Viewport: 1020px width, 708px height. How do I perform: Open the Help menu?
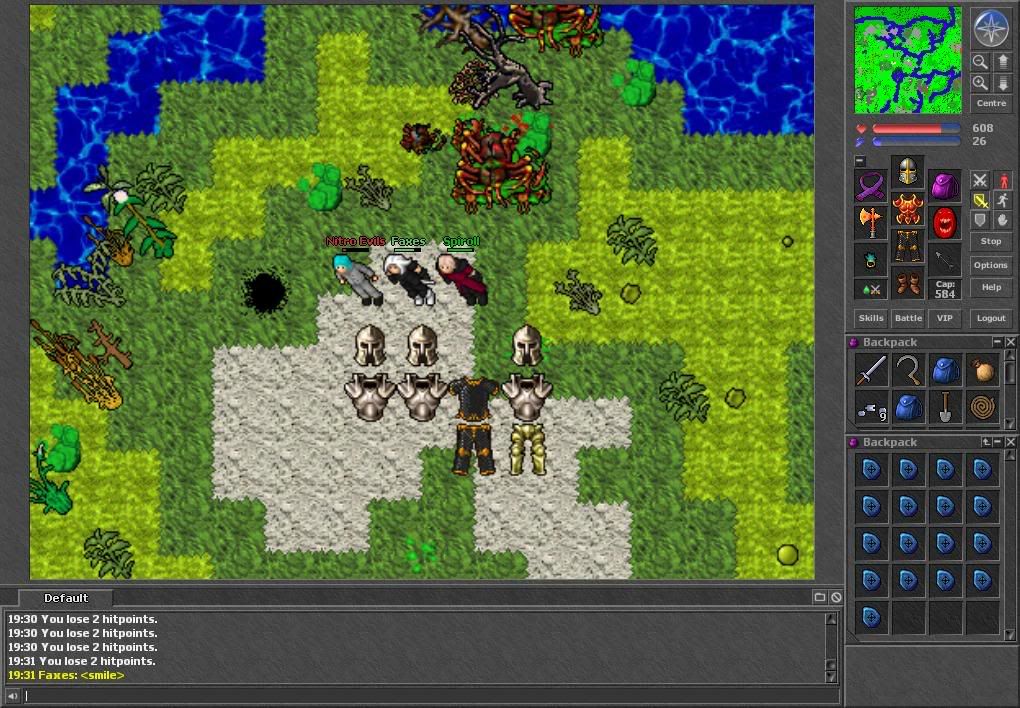[990, 287]
